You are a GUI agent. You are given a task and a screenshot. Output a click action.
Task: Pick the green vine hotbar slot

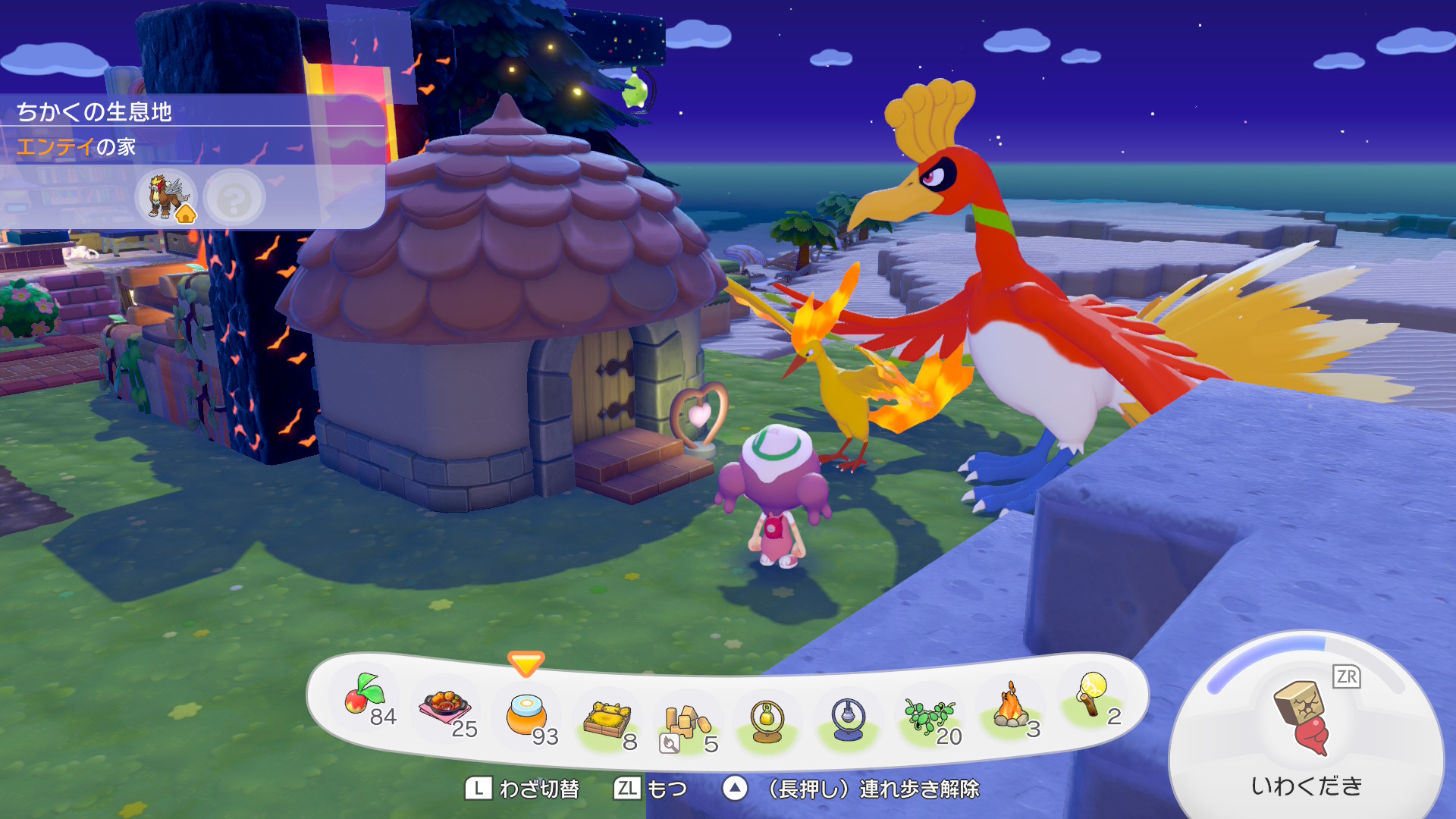(x=929, y=716)
